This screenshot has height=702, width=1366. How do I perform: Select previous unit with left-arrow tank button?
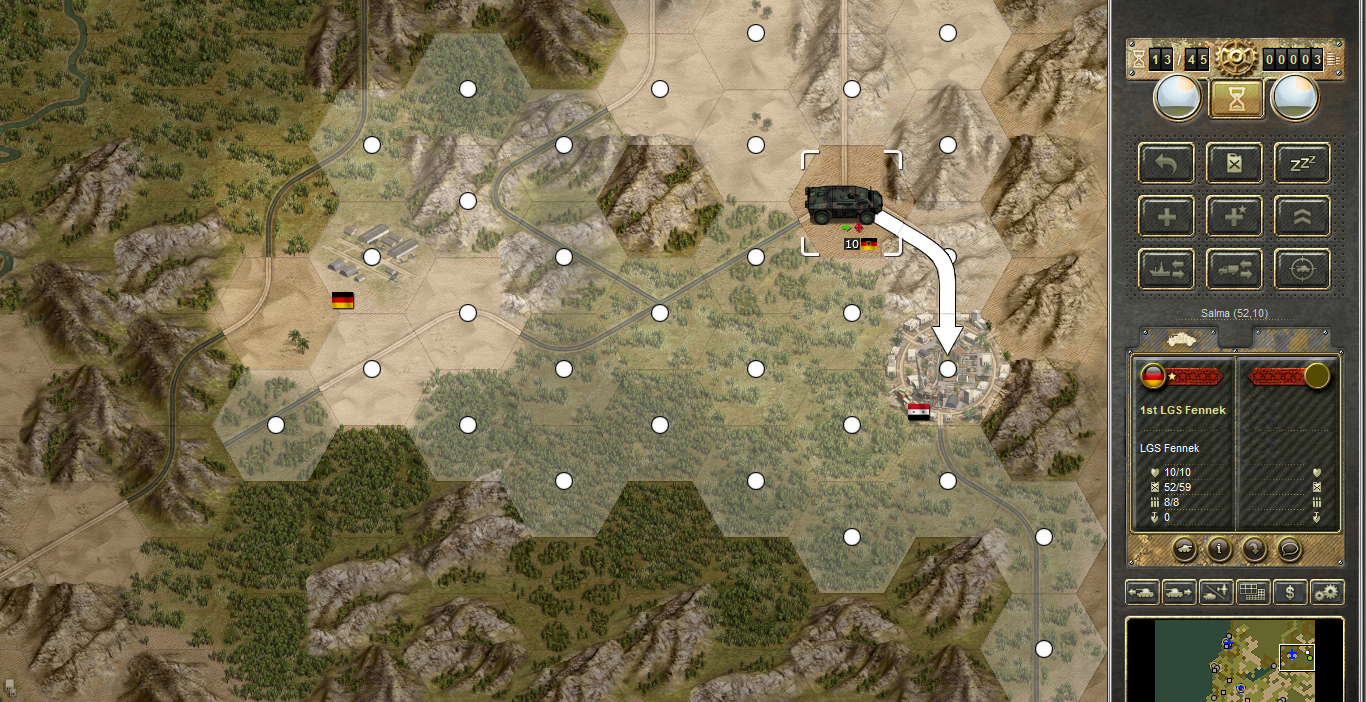coord(1142,592)
